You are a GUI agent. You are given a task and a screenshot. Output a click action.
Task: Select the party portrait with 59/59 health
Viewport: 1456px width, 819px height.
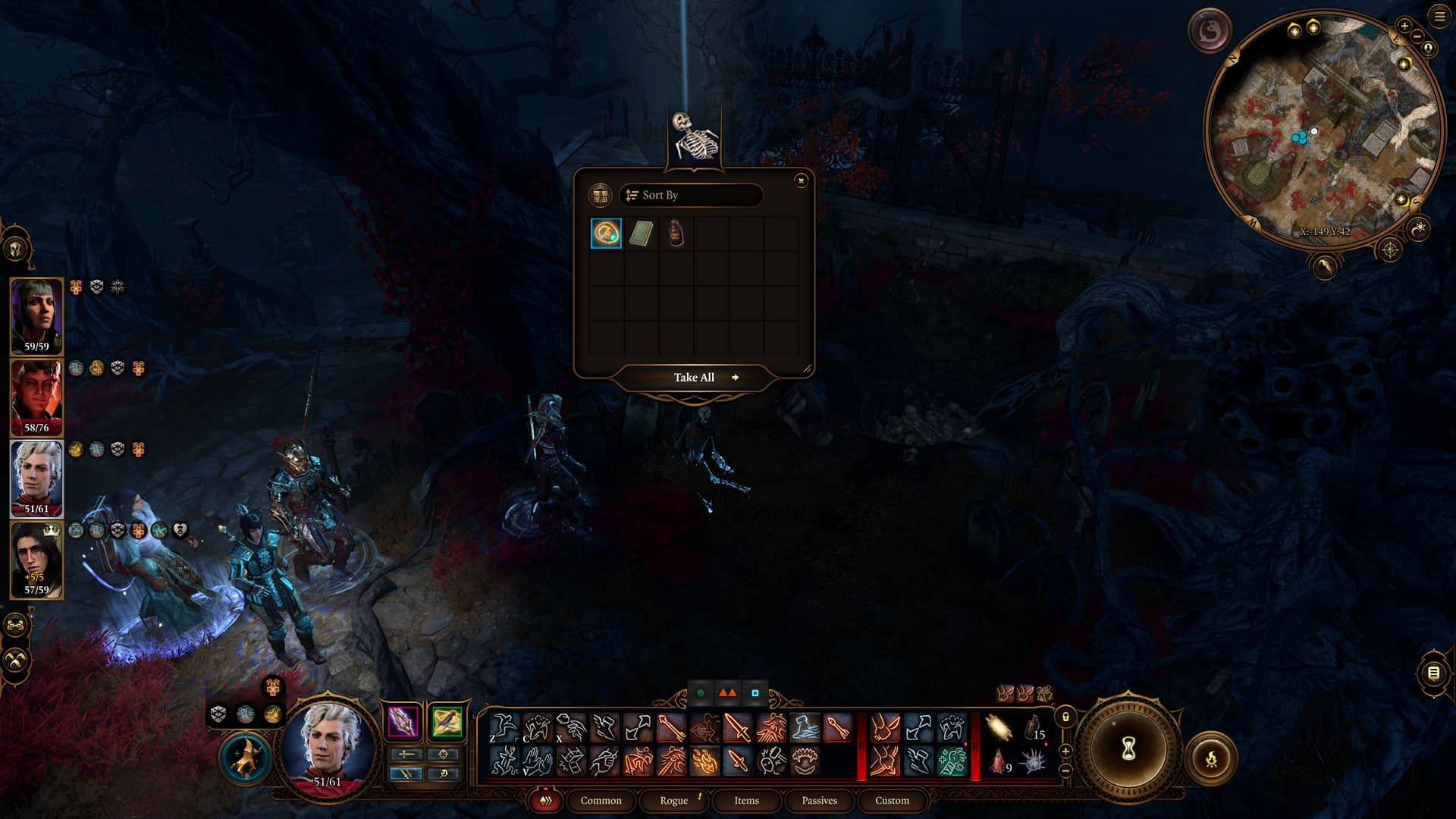pyautogui.click(x=36, y=316)
